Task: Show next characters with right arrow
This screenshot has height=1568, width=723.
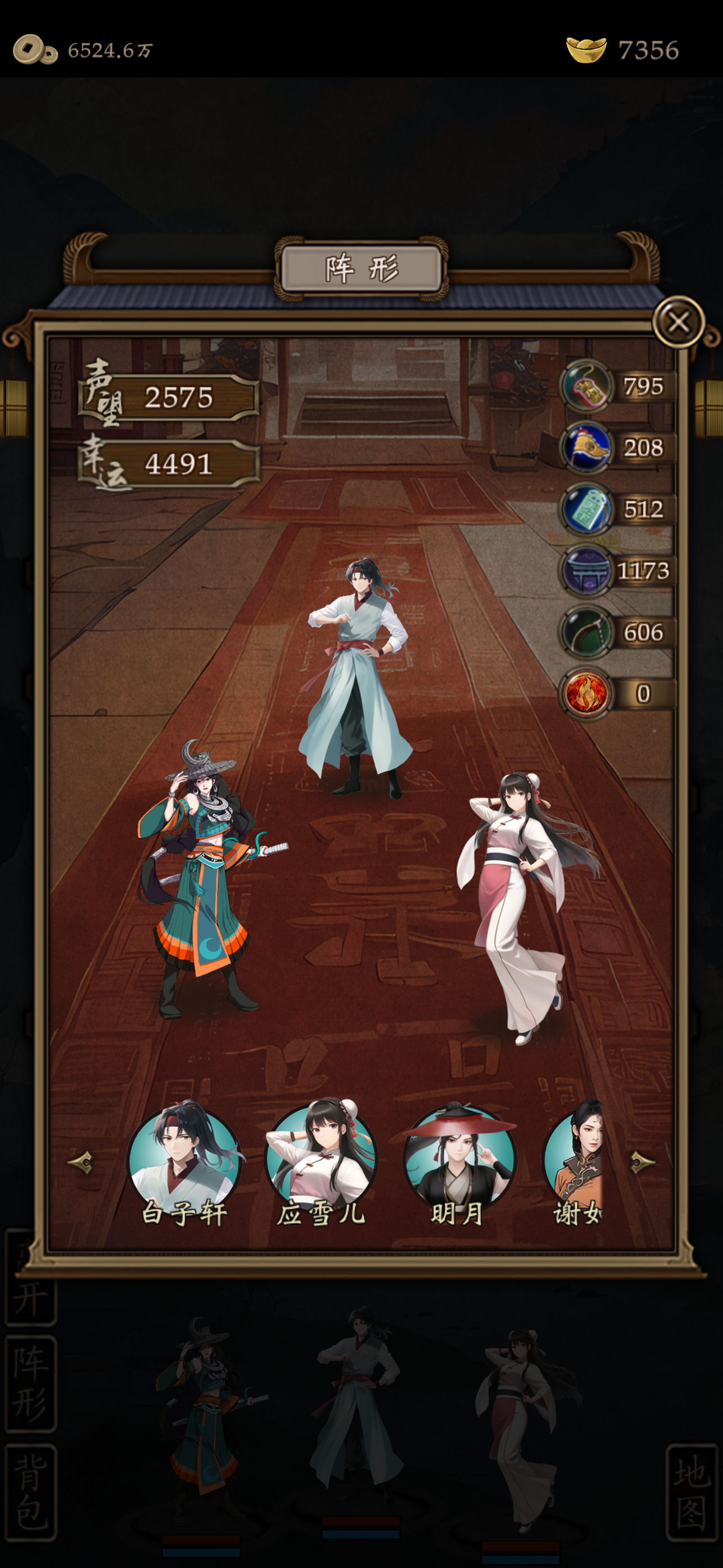Action: point(641,1162)
